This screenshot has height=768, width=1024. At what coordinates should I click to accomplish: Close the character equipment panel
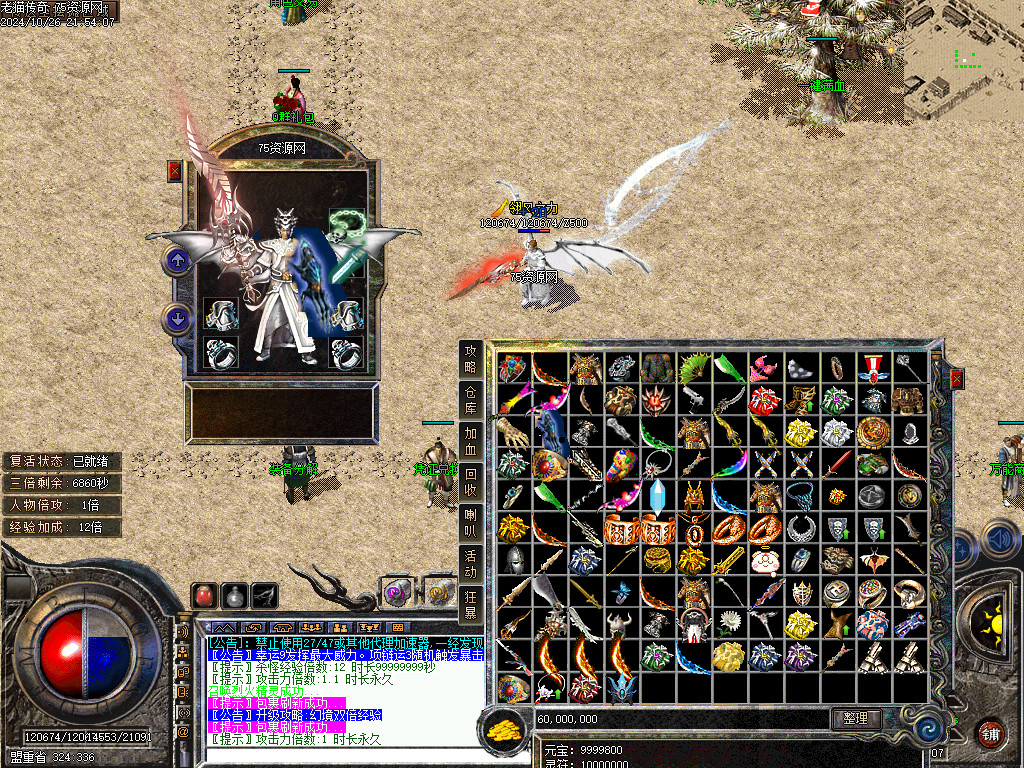[175, 171]
